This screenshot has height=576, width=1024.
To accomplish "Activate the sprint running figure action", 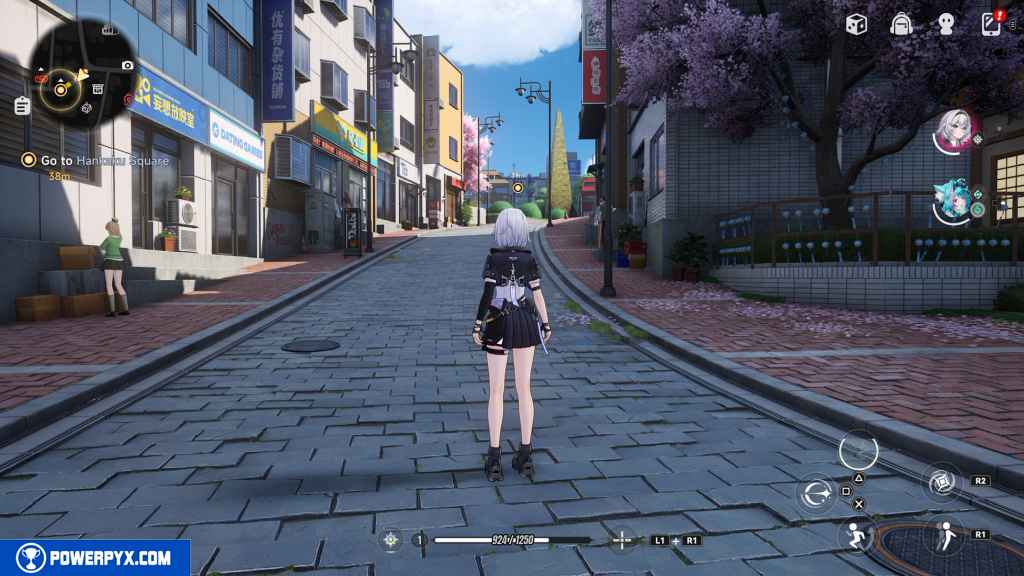I will [856, 536].
